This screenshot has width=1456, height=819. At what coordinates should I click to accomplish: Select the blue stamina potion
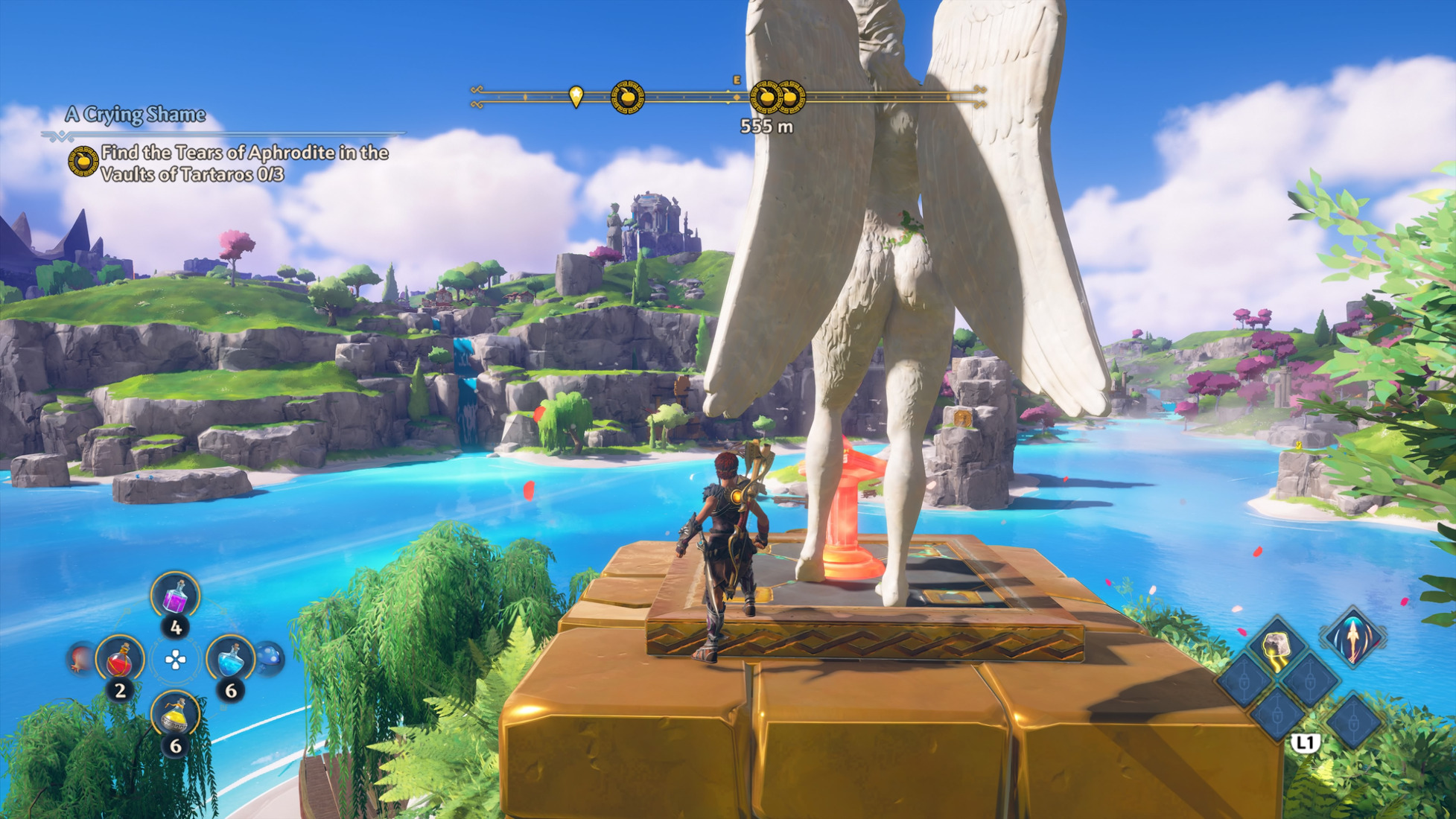click(230, 659)
